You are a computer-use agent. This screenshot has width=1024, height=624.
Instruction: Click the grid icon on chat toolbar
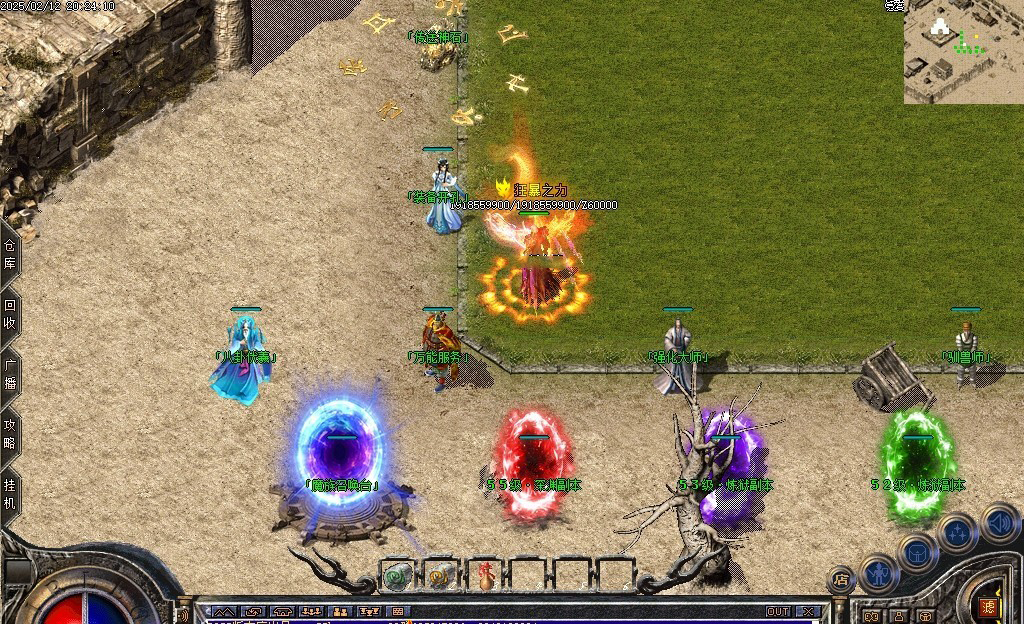point(397,611)
